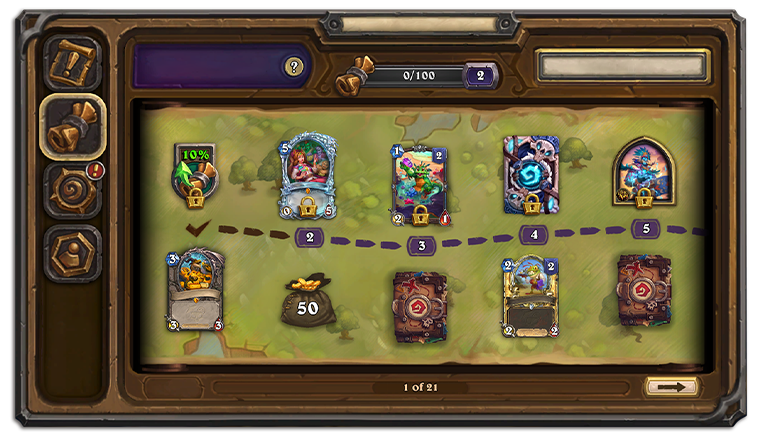Select the rewards track horn tab

point(73,126)
